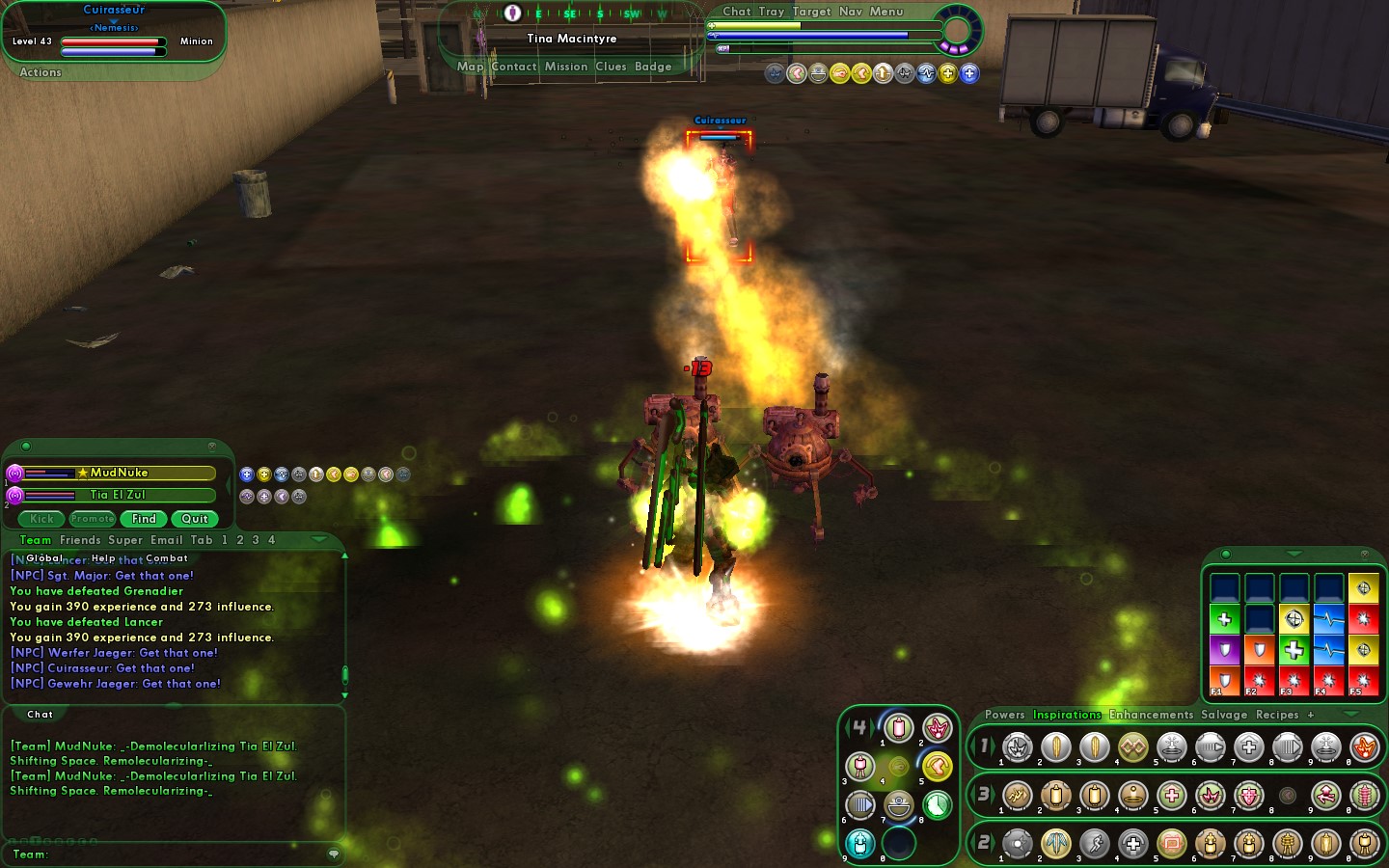Open the Map tab in navigation window
Image resolution: width=1389 pixels, height=868 pixels.
(470, 67)
